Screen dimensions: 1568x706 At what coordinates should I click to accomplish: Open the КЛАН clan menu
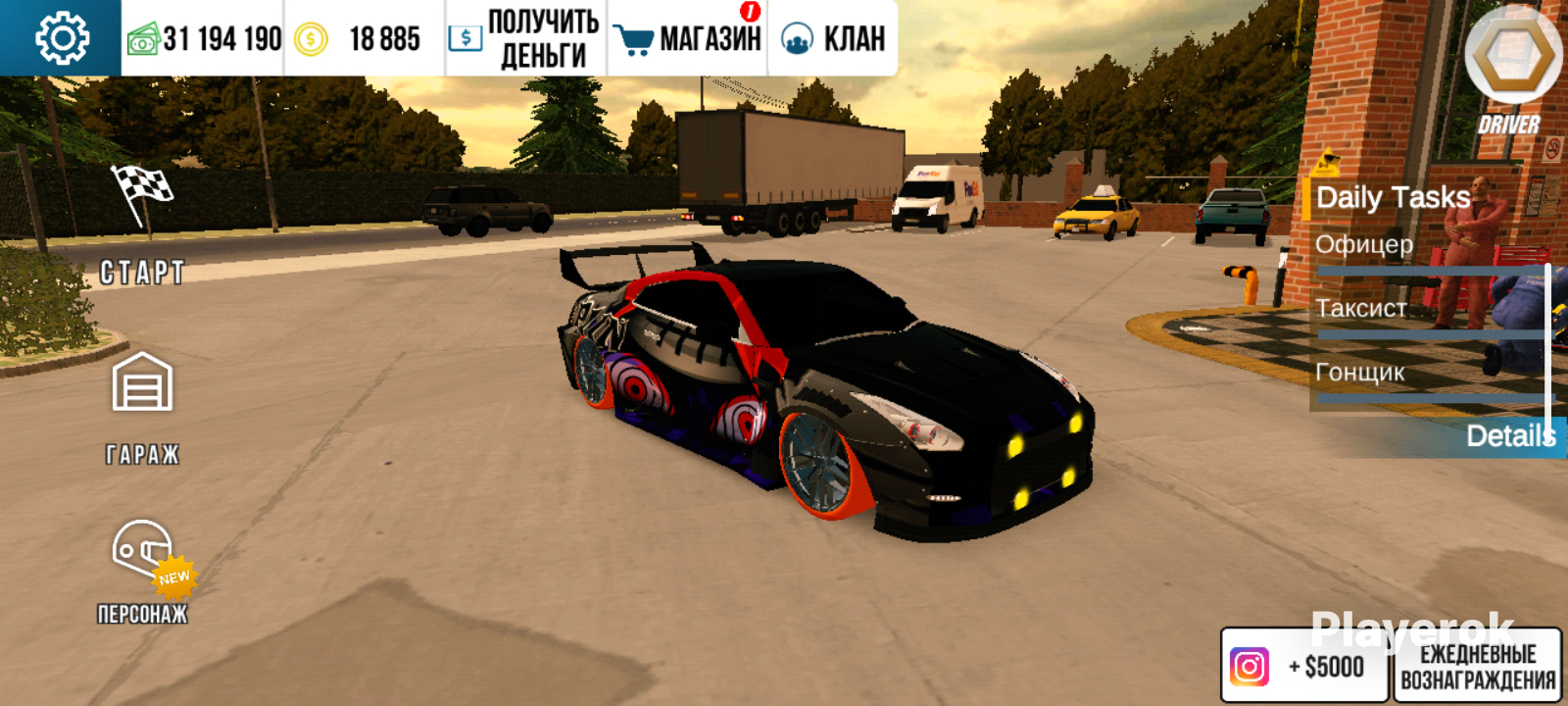tap(833, 38)
